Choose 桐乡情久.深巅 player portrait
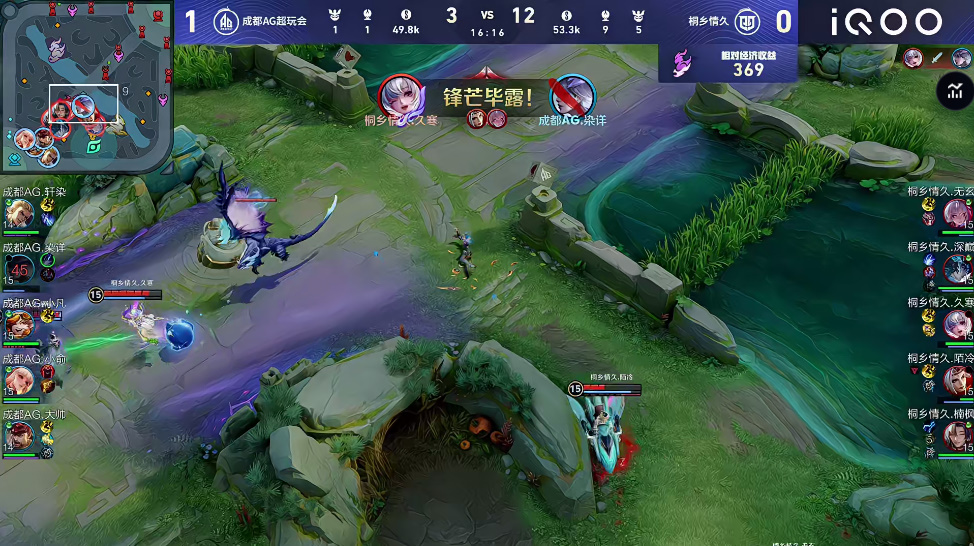 coord(957,268)
